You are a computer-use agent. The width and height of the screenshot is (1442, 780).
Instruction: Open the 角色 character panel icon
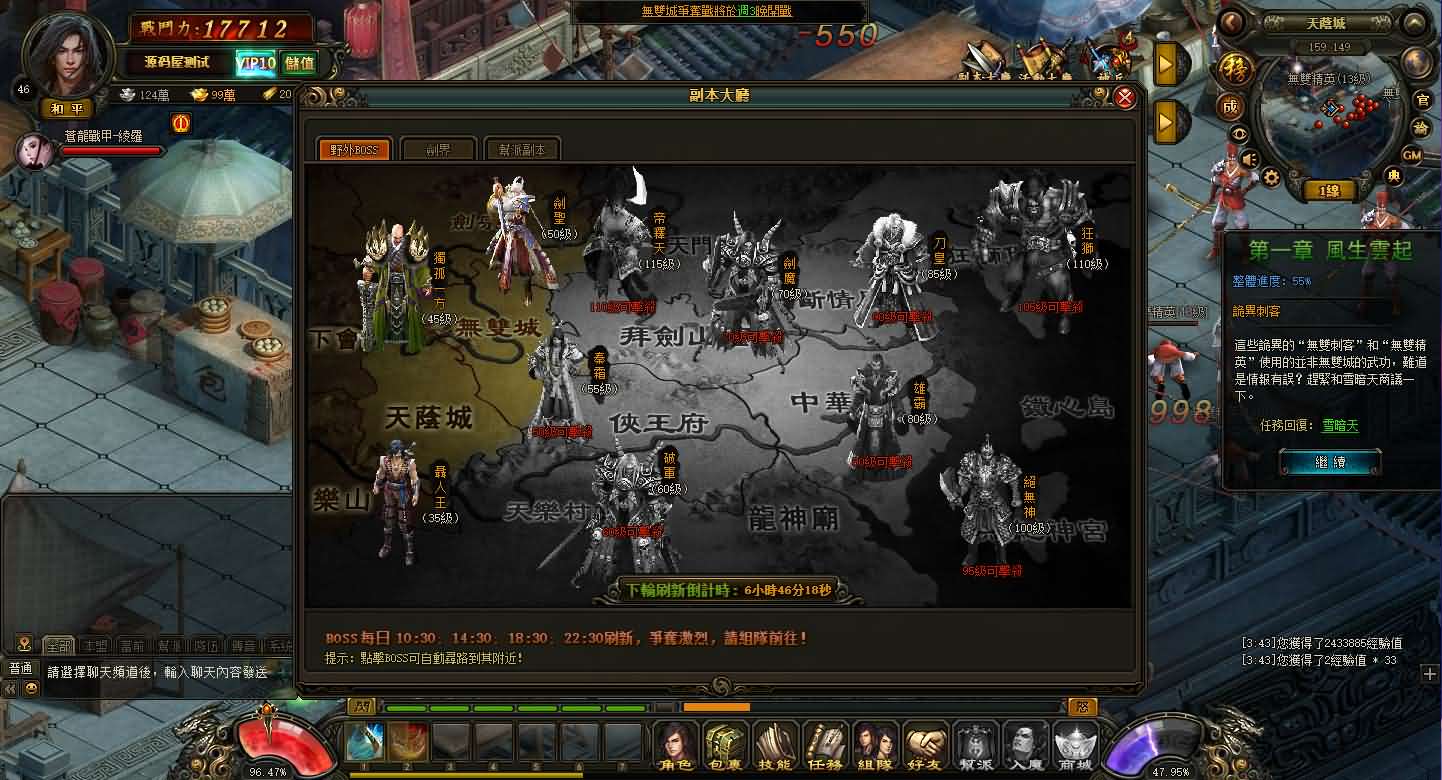coord(677,747)
